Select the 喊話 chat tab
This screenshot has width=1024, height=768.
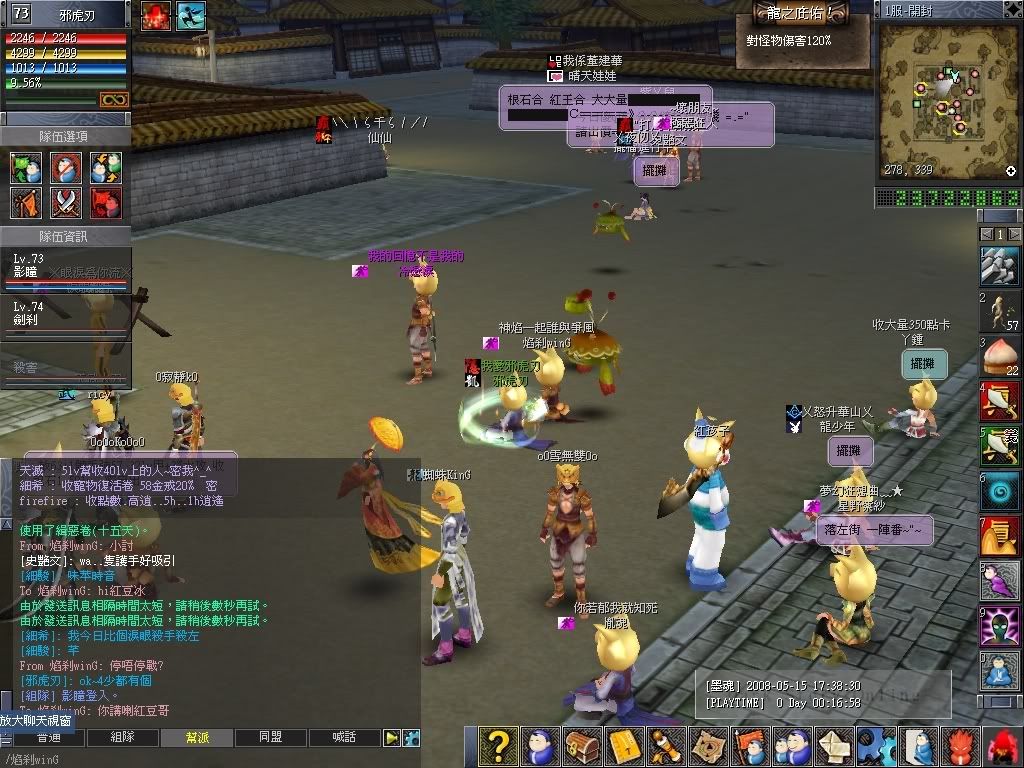point(345,737)
